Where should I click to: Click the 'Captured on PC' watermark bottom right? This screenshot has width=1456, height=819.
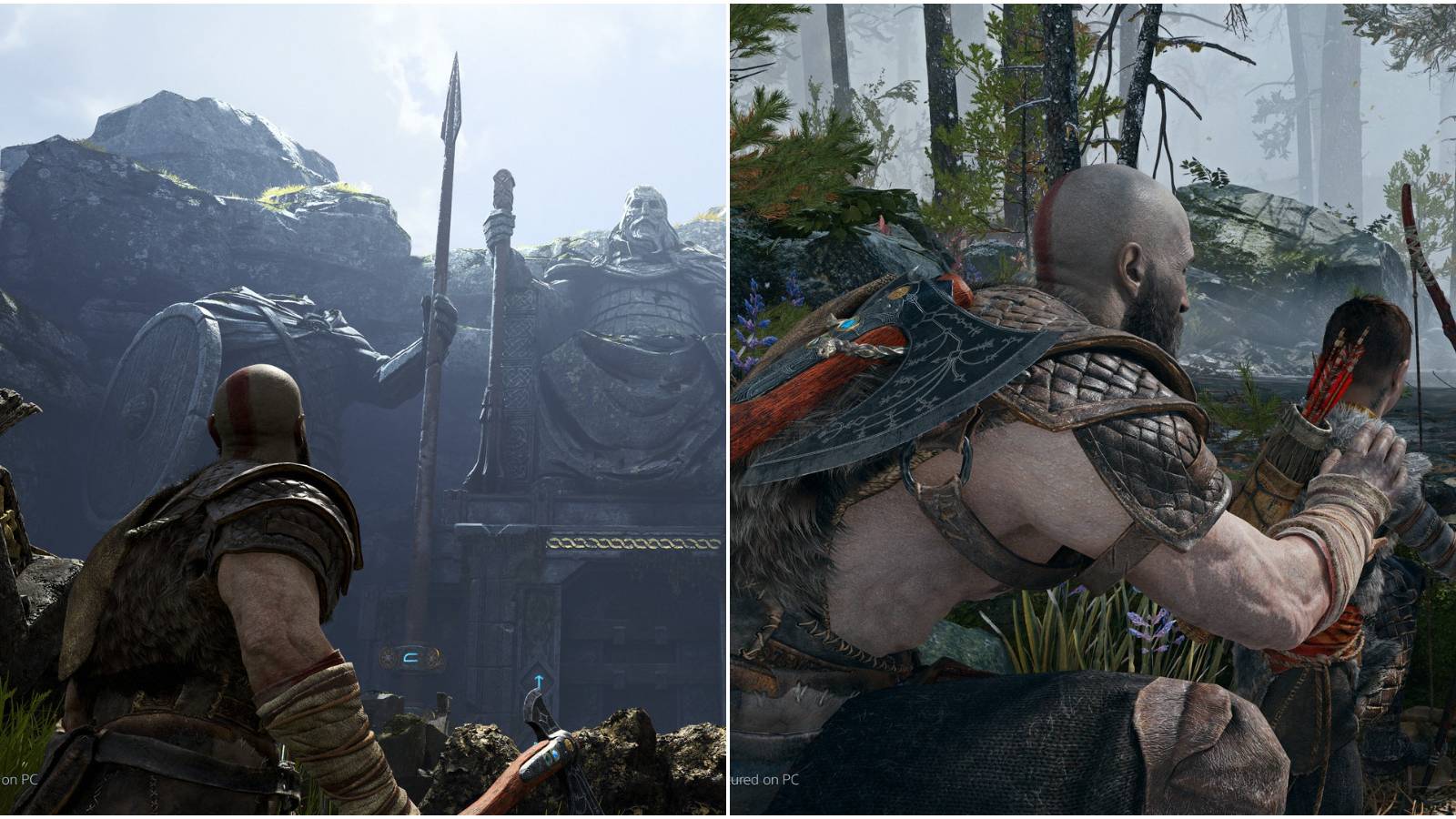763,780
